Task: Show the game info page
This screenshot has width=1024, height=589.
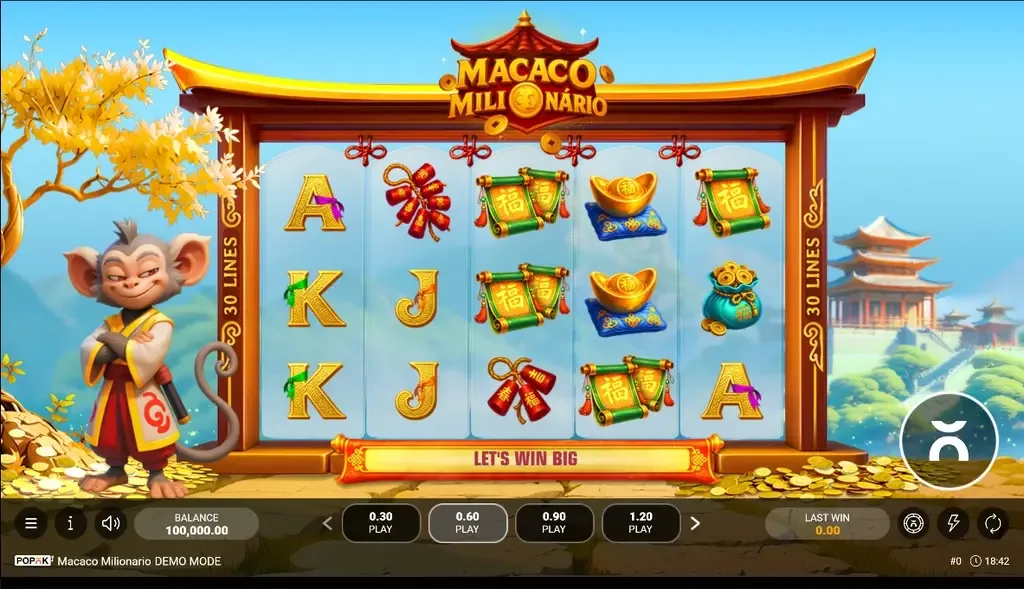Action: point(70,523)
